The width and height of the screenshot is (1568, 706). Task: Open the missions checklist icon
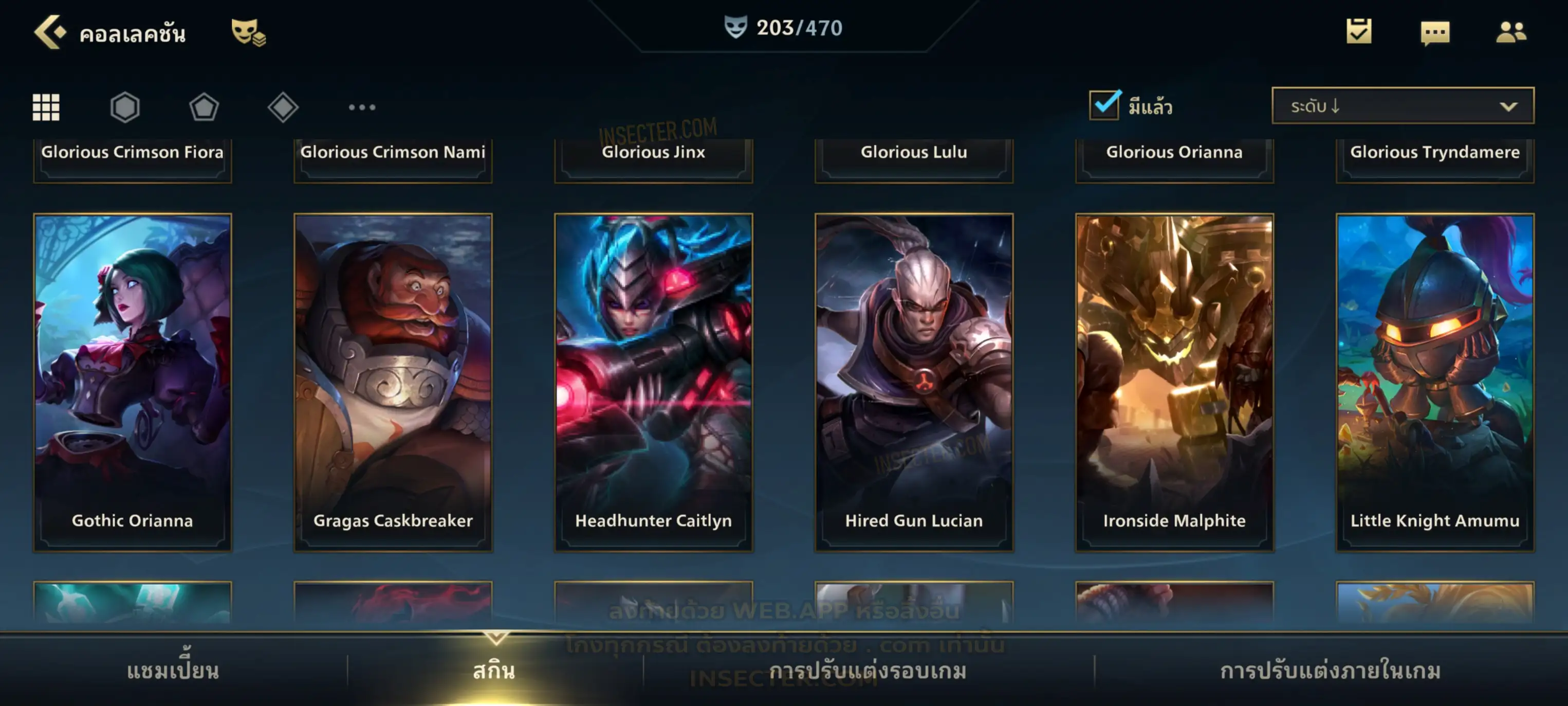pyautogui.click(x=1359, y=32)
